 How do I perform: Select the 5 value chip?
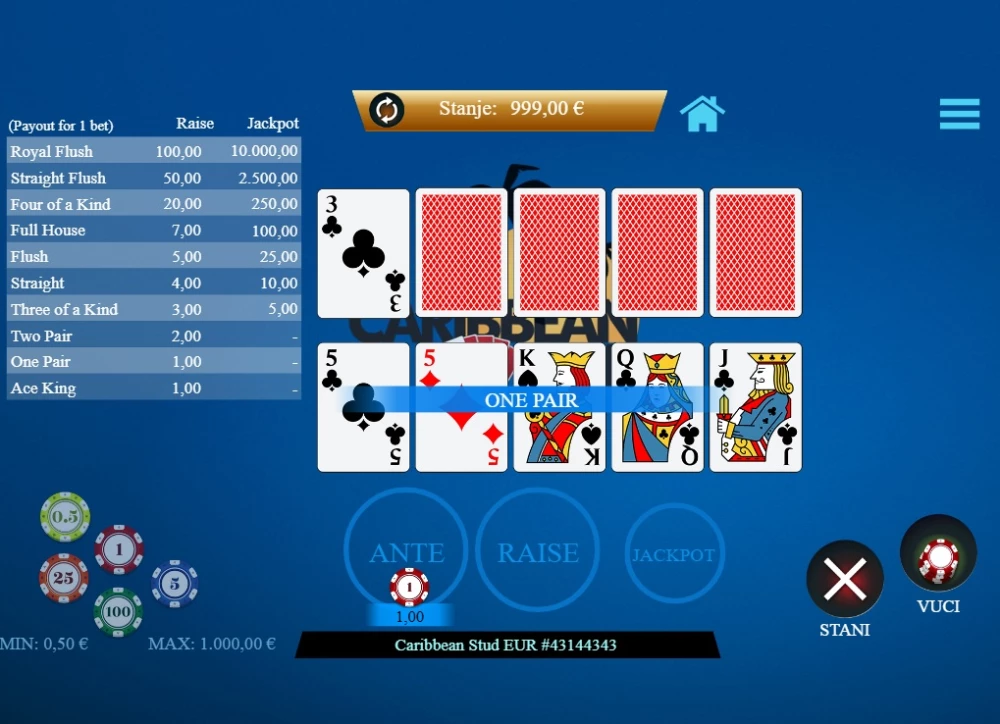coord(174,583)
